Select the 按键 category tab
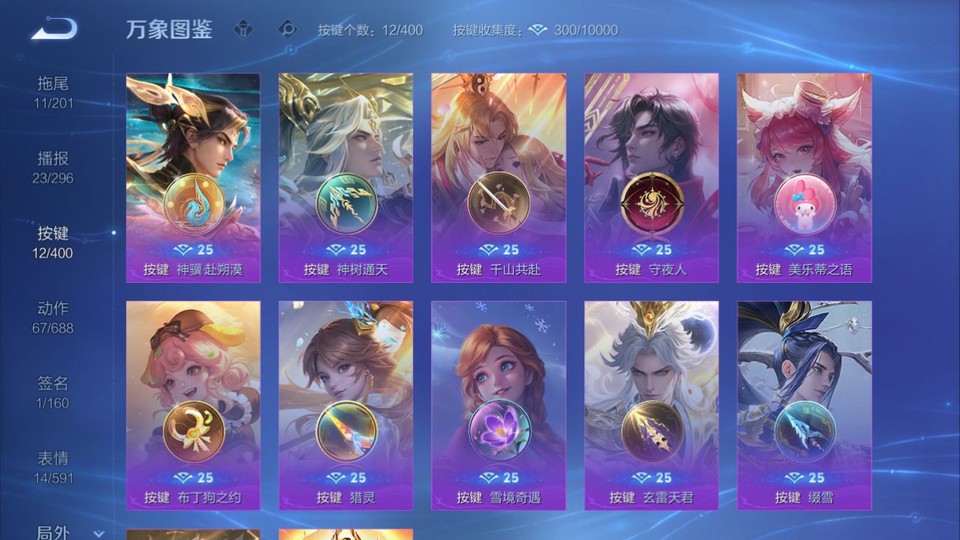This screenshot has width=960, height=540. point(54,241)
